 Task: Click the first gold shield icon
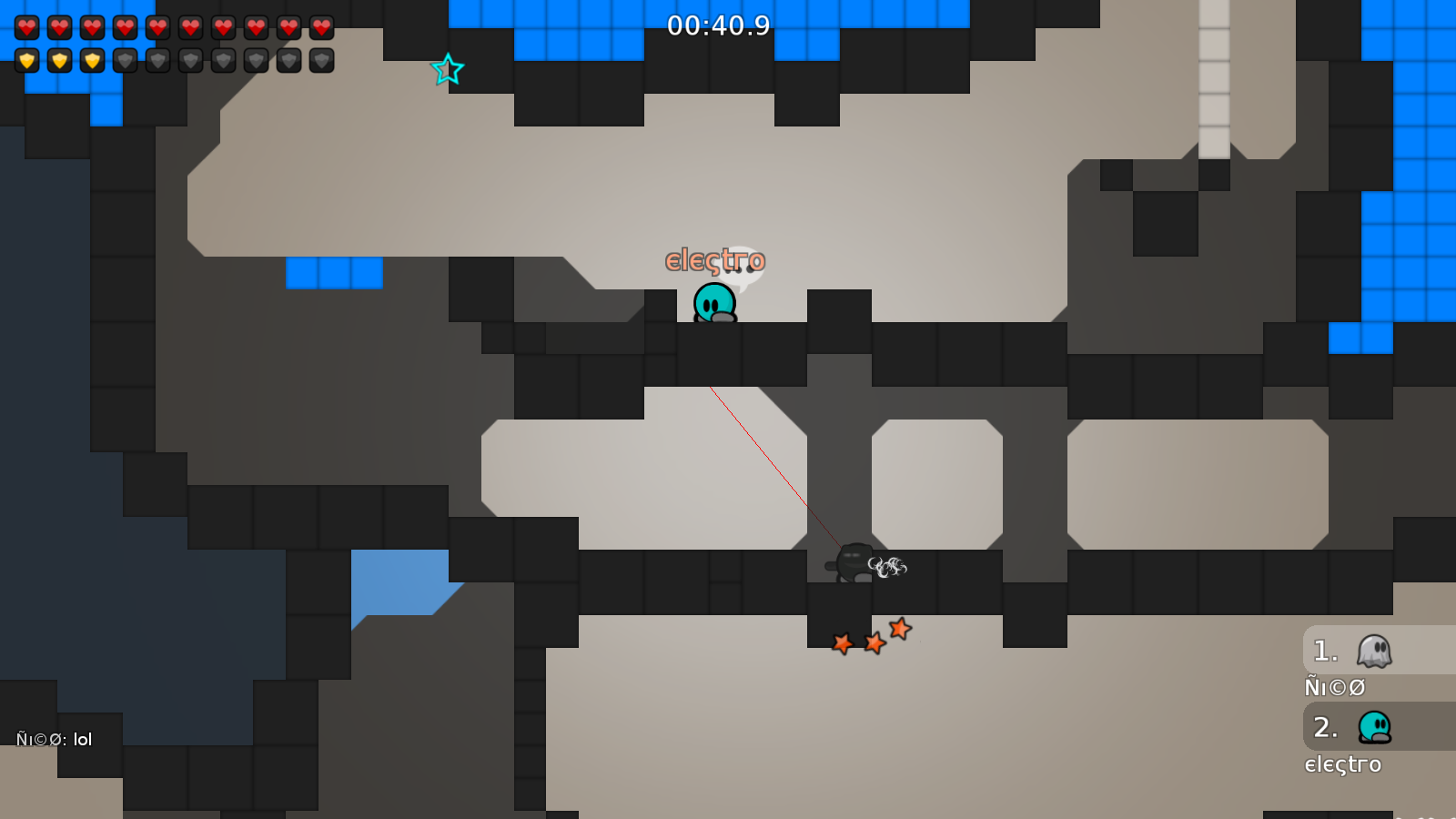point(27,60)
